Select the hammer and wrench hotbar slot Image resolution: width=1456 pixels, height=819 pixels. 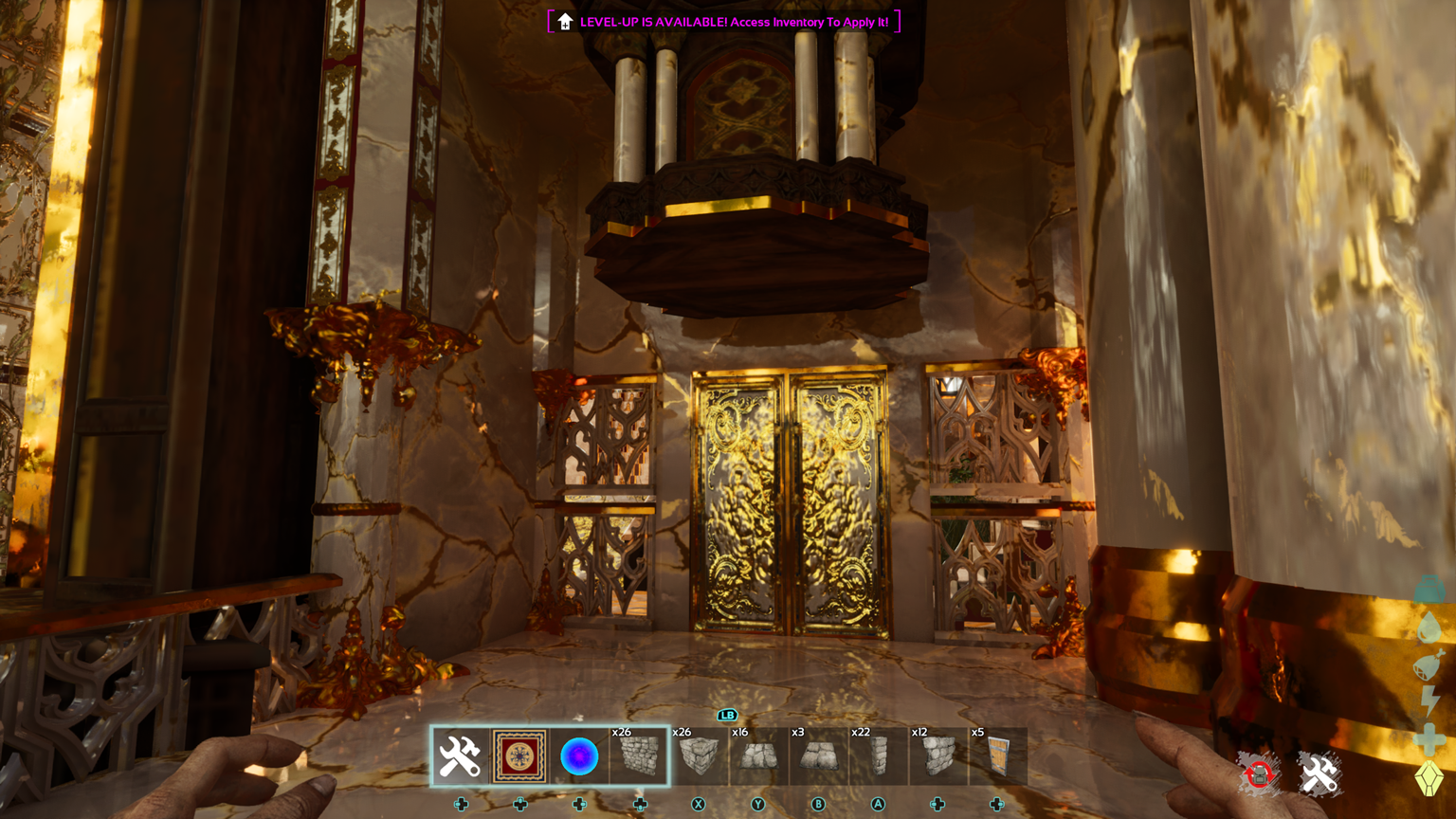[x=460, y=756]
